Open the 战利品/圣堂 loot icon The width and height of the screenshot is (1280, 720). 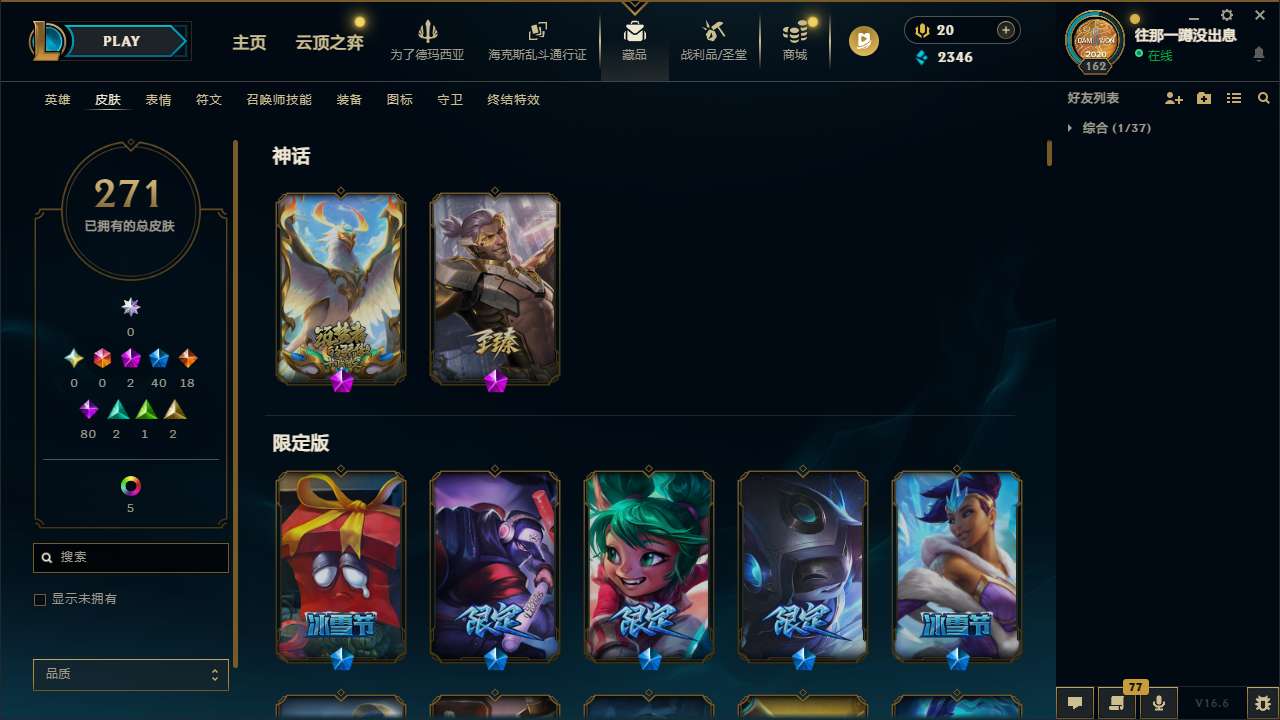click(713, 30)
